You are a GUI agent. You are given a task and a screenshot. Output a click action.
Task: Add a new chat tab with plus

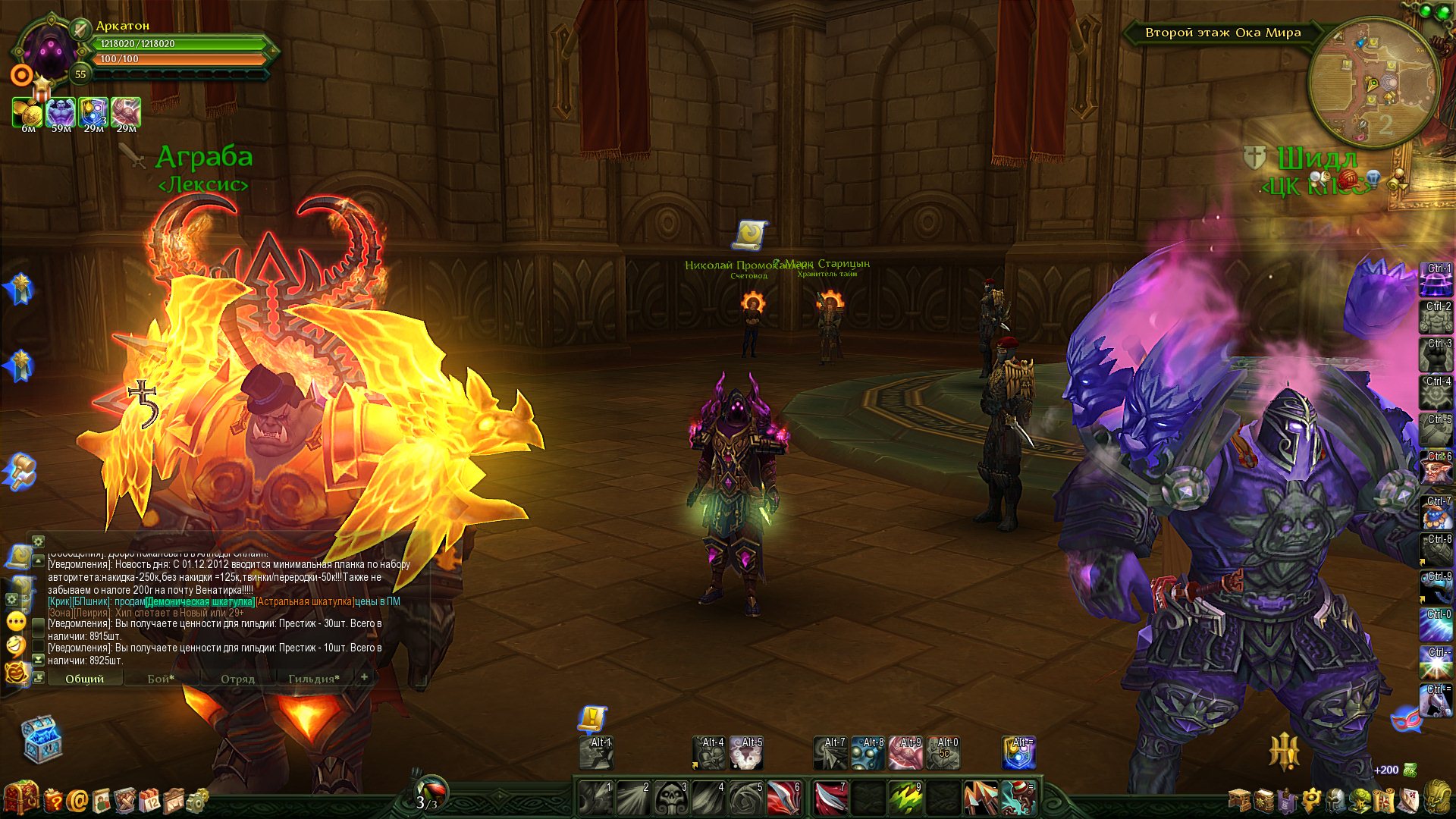(x=365, y=677)
